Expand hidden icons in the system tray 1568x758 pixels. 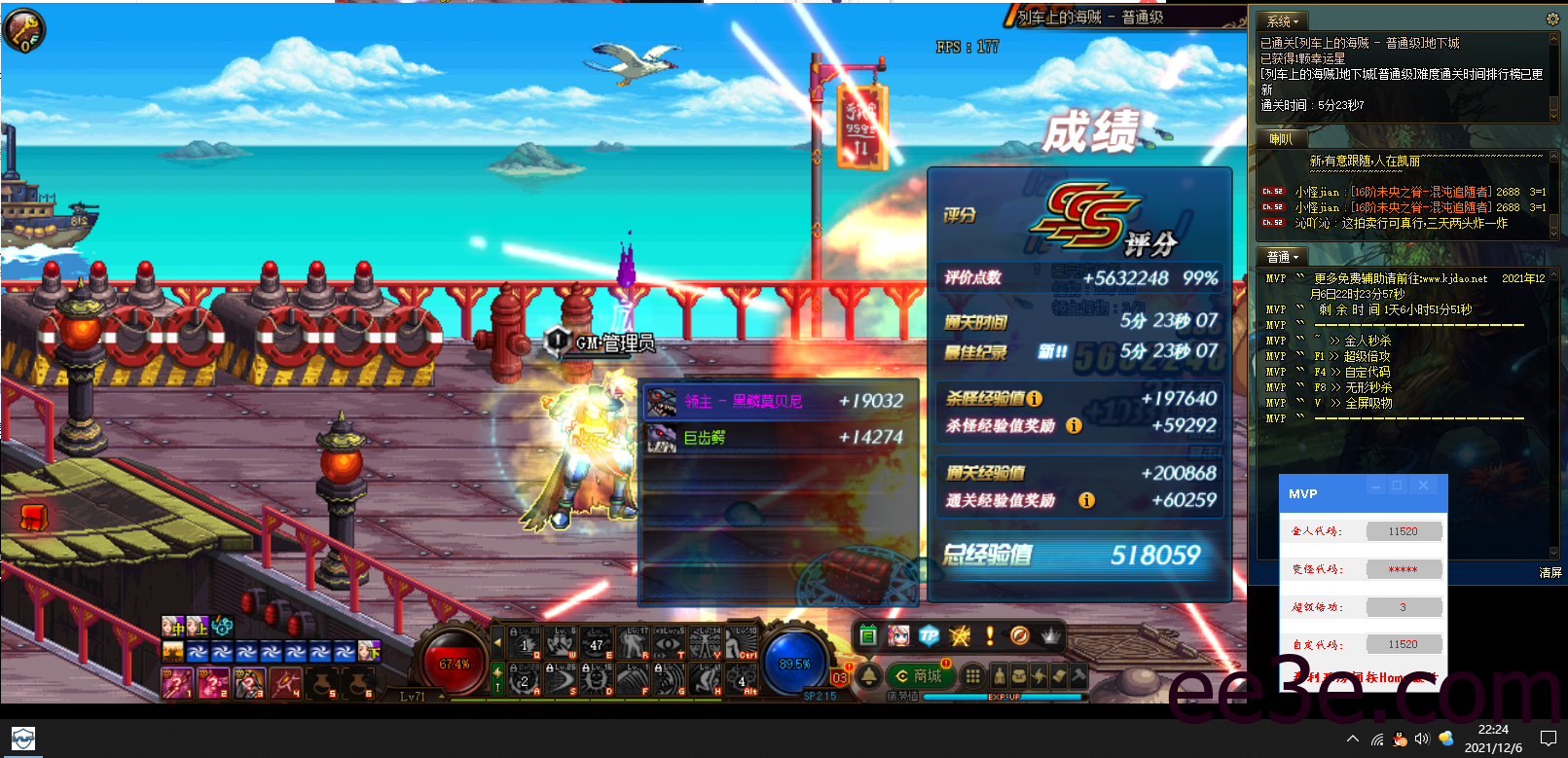(1353, 738)
